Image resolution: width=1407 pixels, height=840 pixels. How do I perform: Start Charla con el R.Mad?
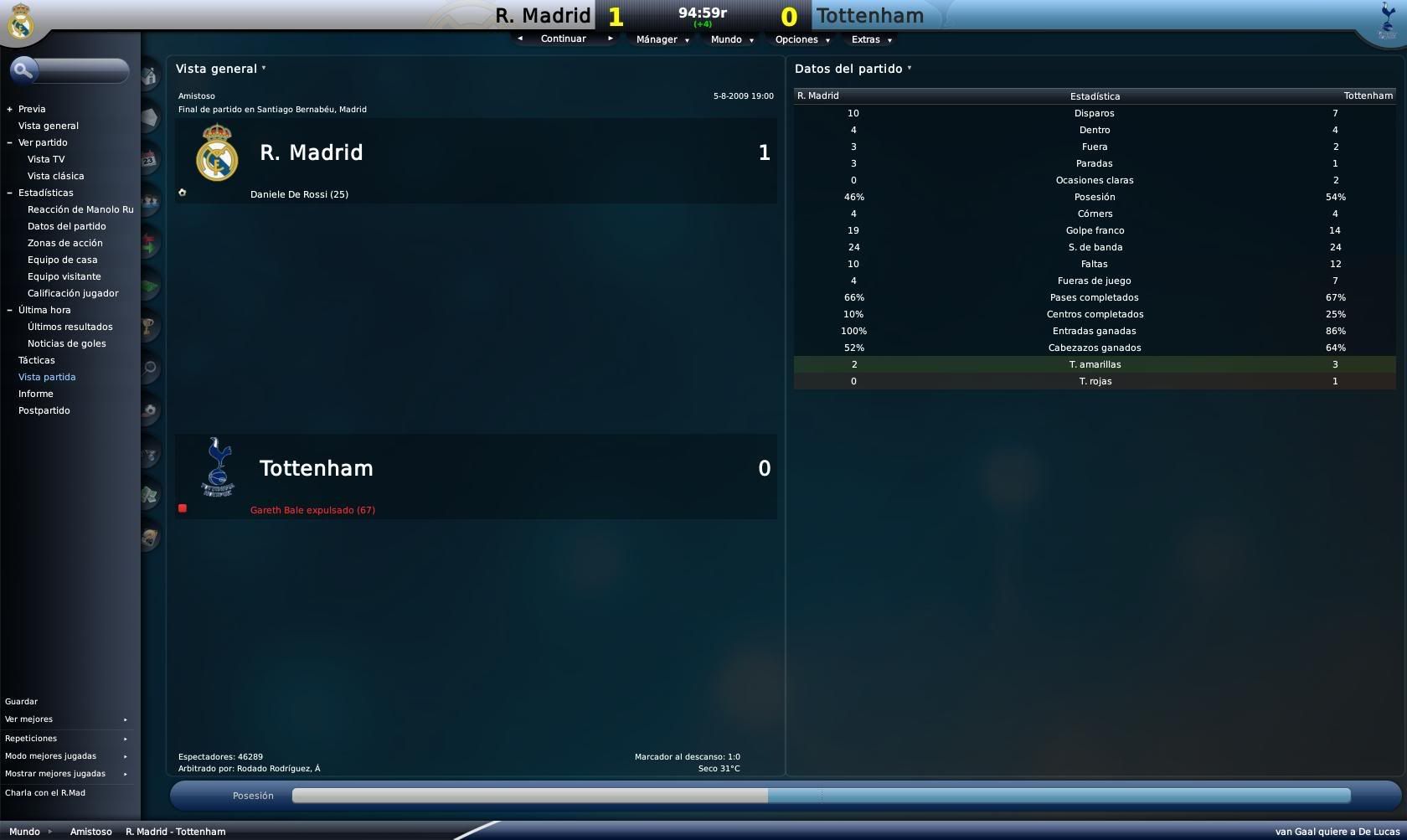(45, 793)
